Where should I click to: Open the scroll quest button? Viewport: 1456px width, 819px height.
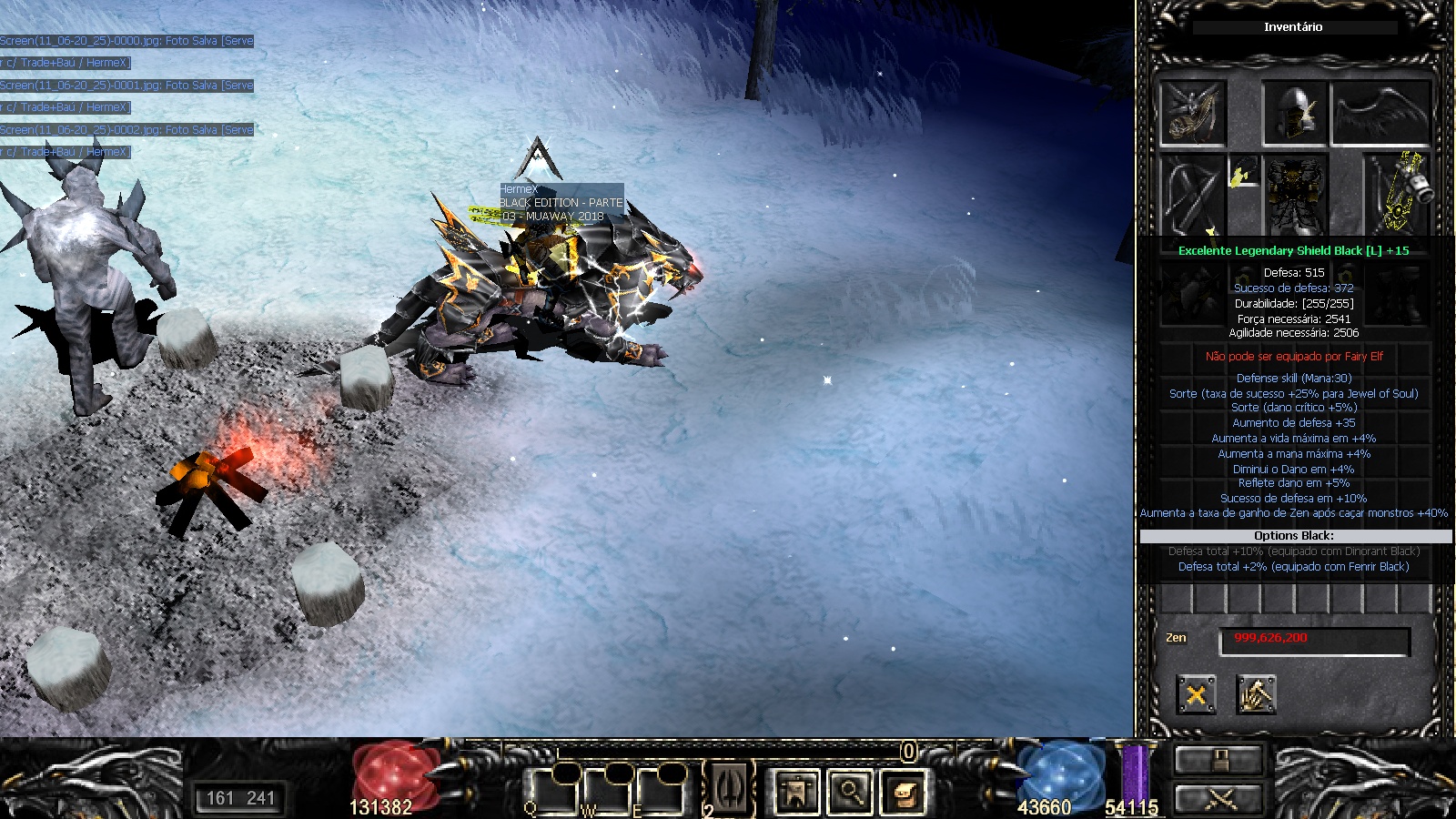(x=904, y=792)
